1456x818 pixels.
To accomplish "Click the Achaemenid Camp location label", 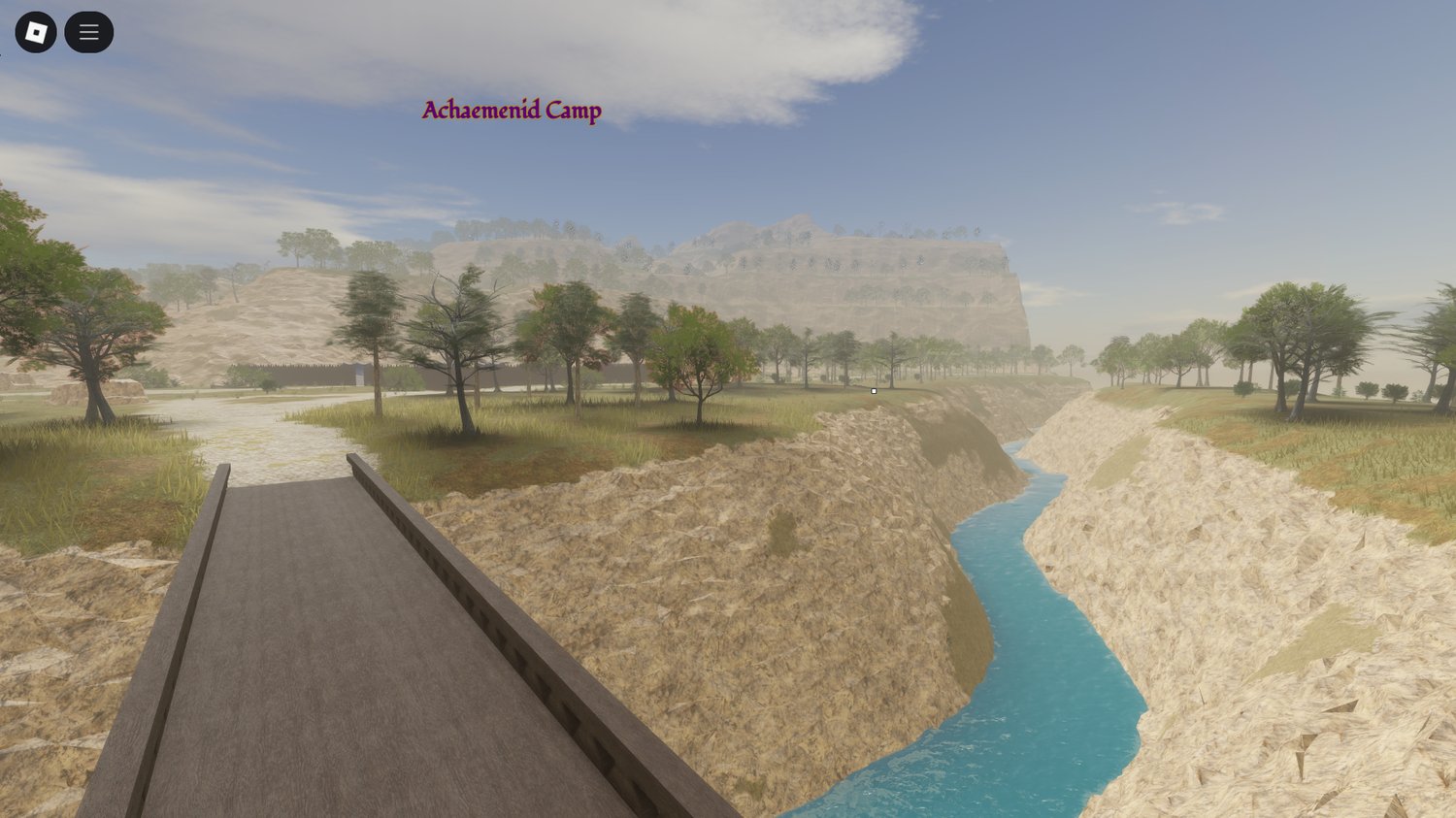I will (511, 111).
